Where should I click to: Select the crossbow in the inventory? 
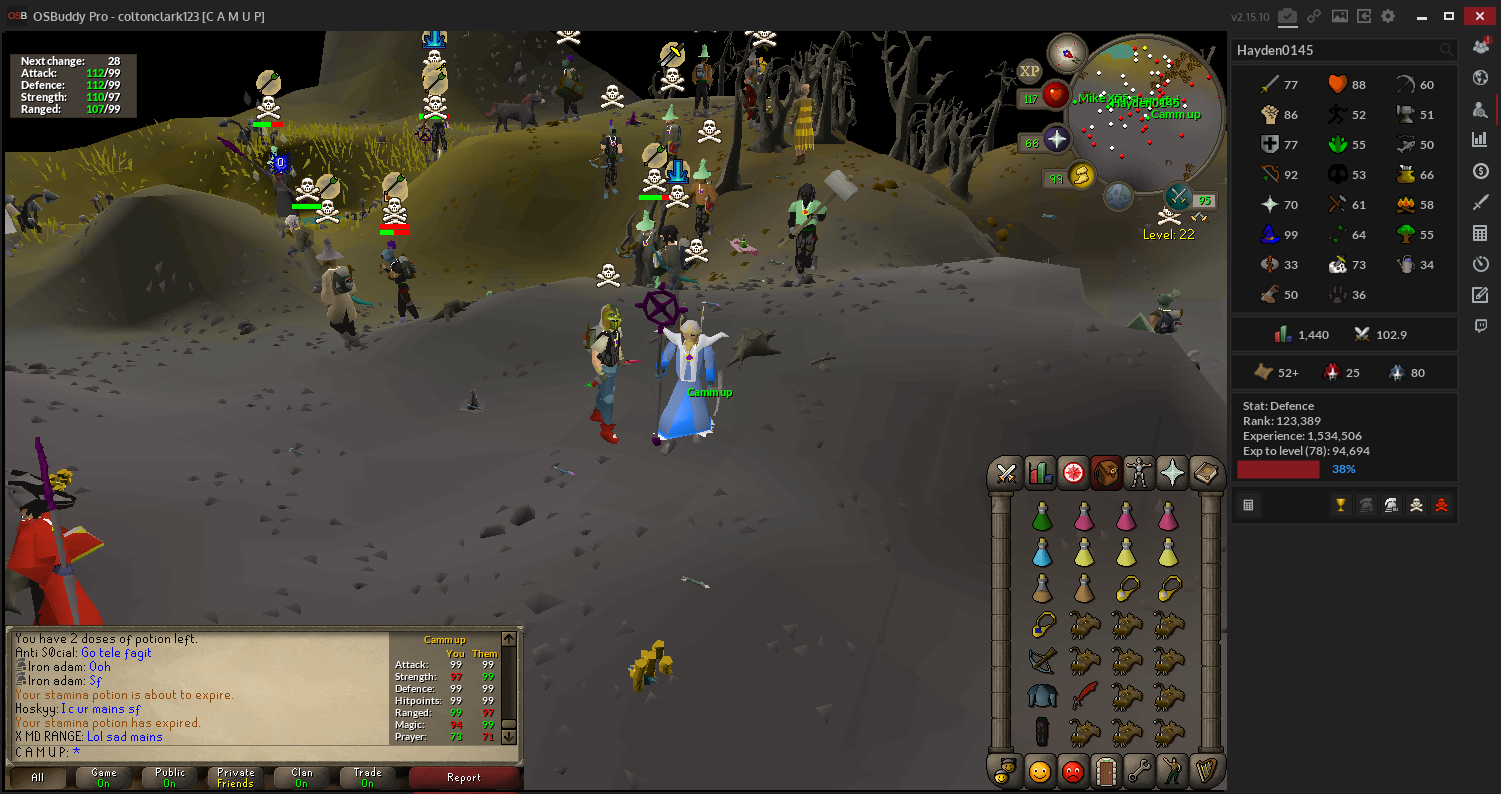coord(1041,660)
